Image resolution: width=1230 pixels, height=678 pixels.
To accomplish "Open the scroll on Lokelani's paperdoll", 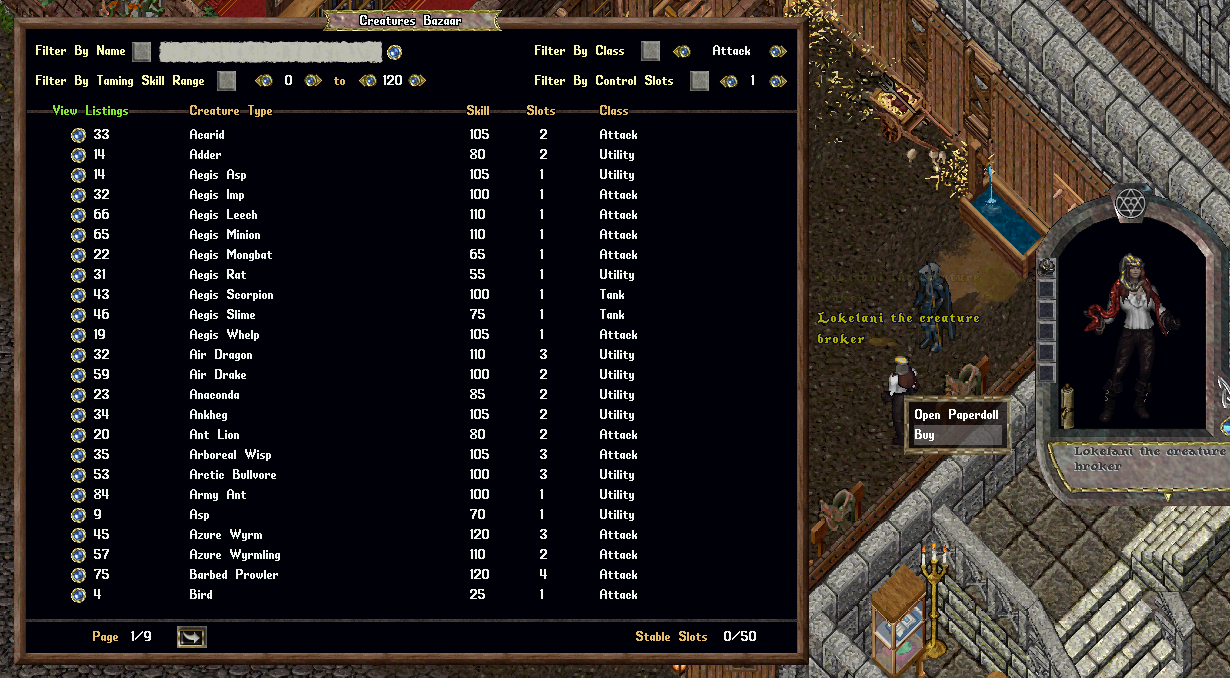I will (1066, 398).
